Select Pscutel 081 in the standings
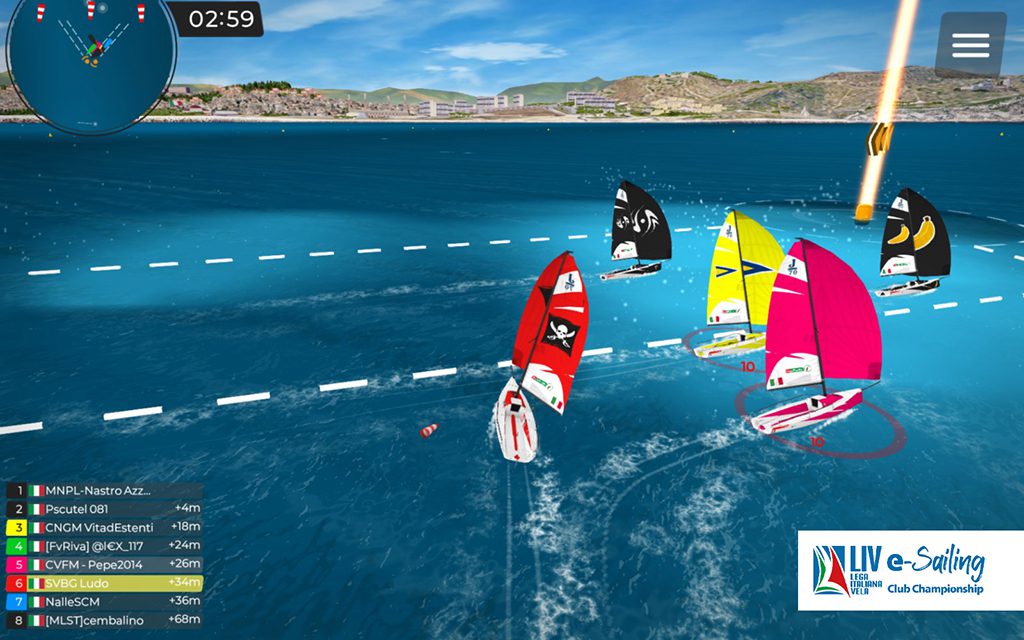This screenshot has height=640, width=1024. (x=104, y=509)
